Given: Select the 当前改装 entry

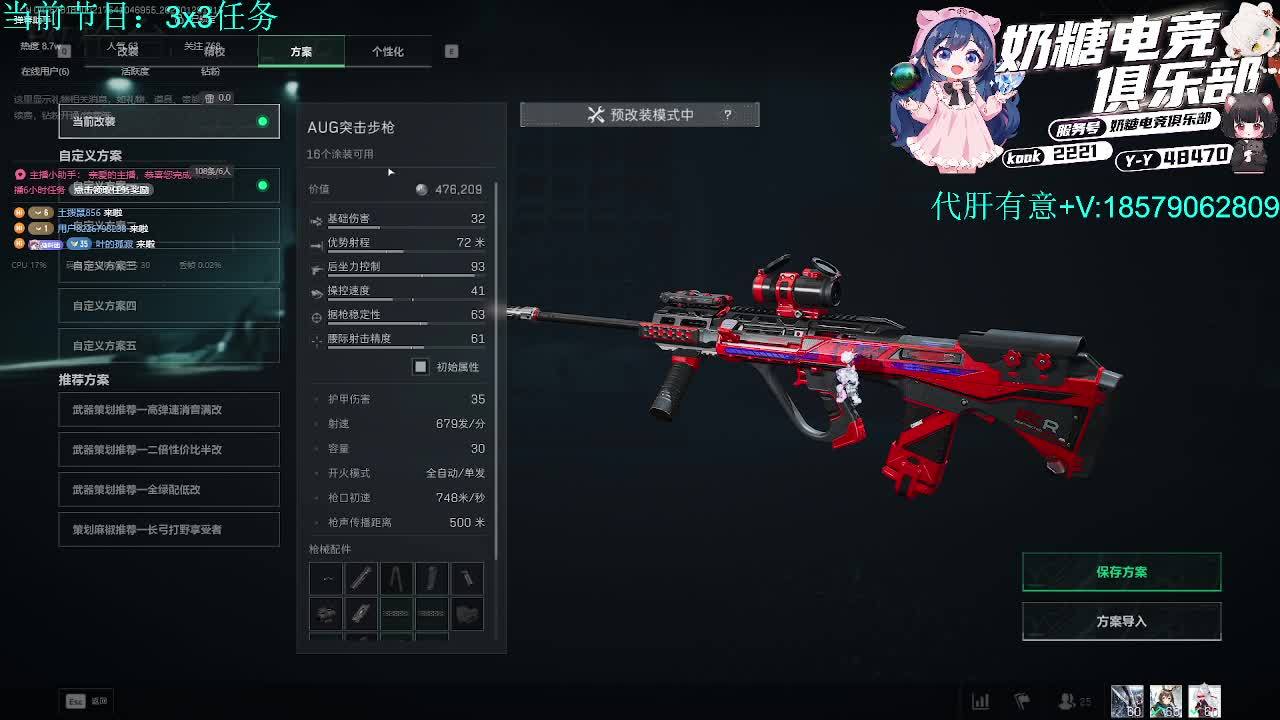Looking at the screenshot, I should tap(168, 122).
